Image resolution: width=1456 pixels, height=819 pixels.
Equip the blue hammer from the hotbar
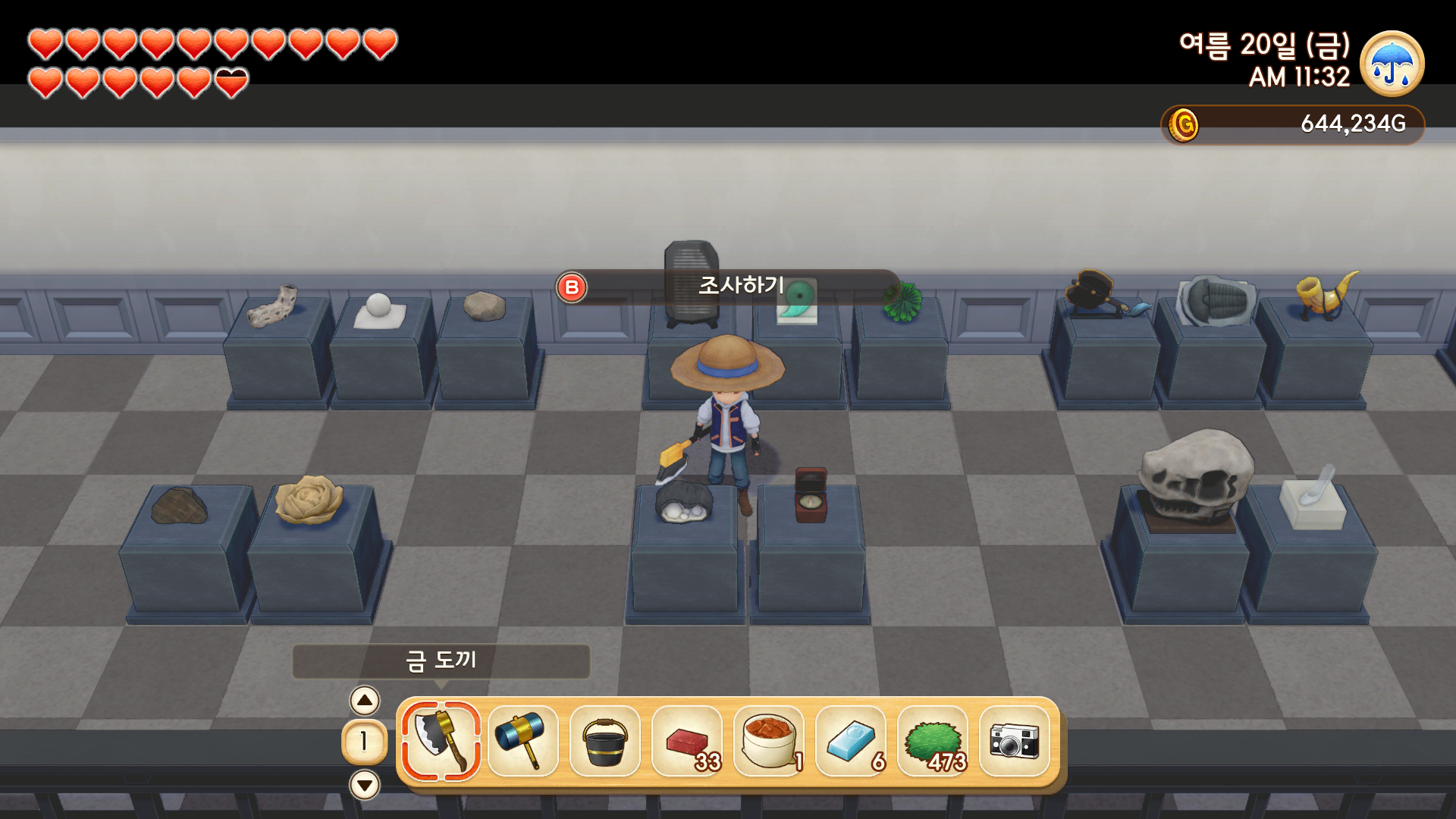522,741
